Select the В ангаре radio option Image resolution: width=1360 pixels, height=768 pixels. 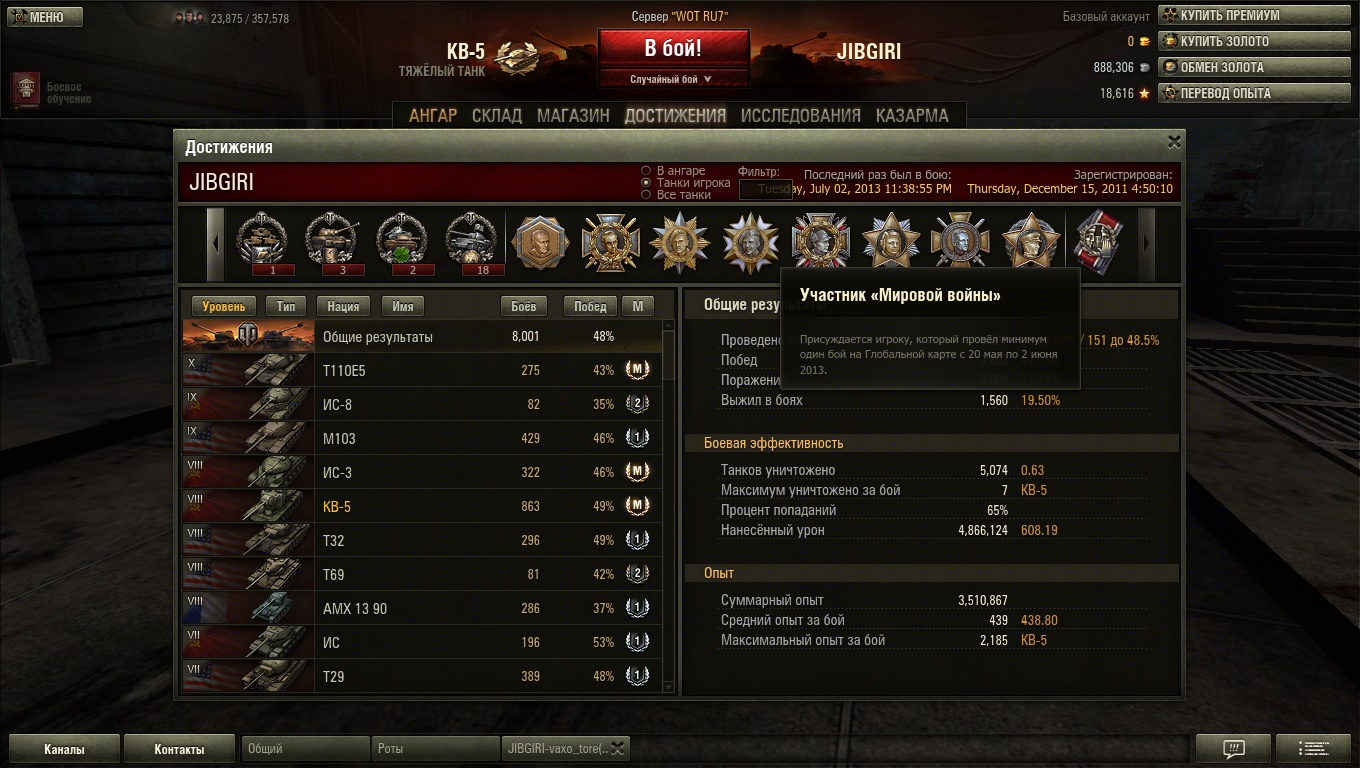(647, 171)
